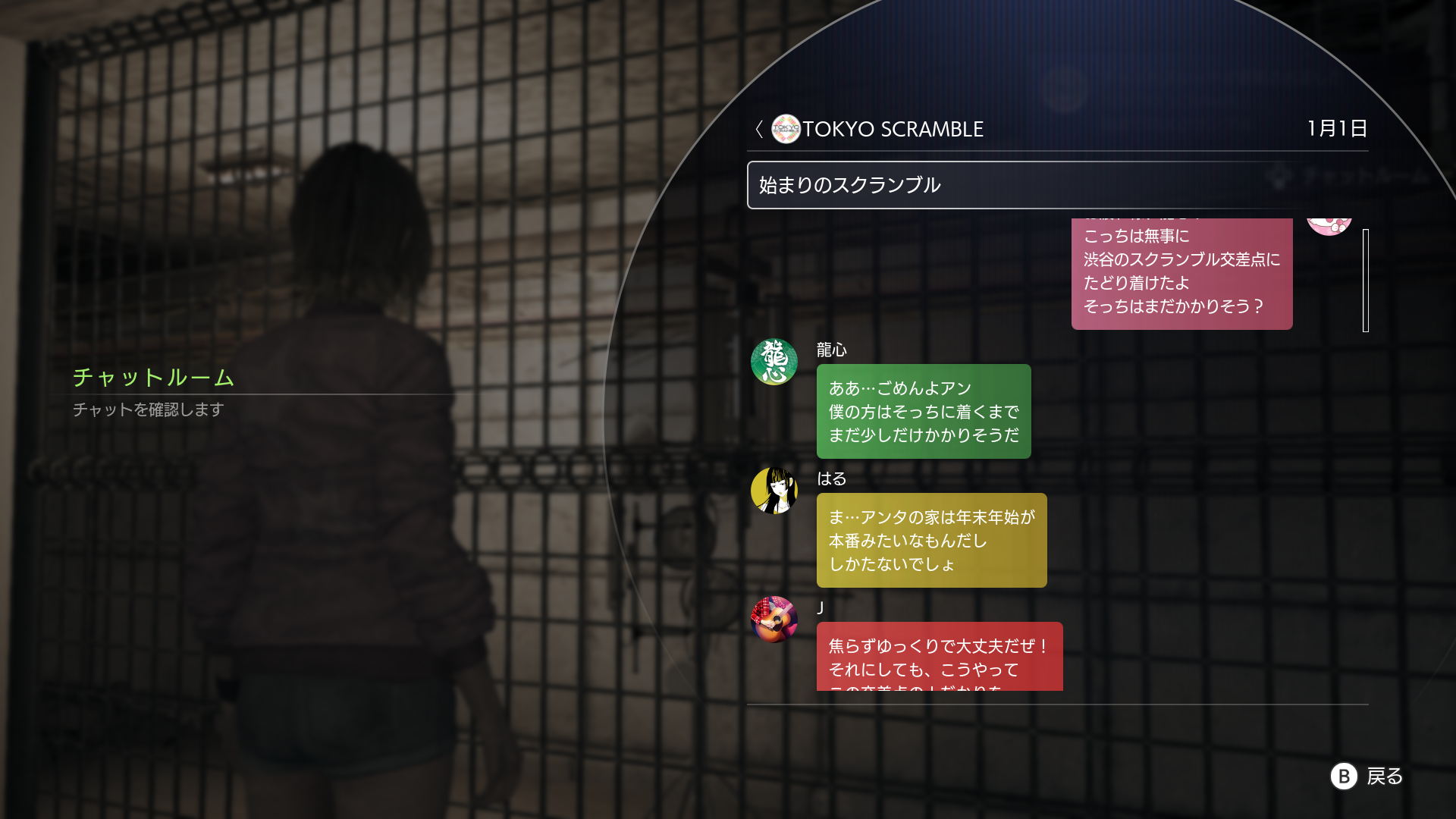Click the B button icon next to 戻る
Viewport: 1456px width, 819px height.
[x=1343, y=777]
